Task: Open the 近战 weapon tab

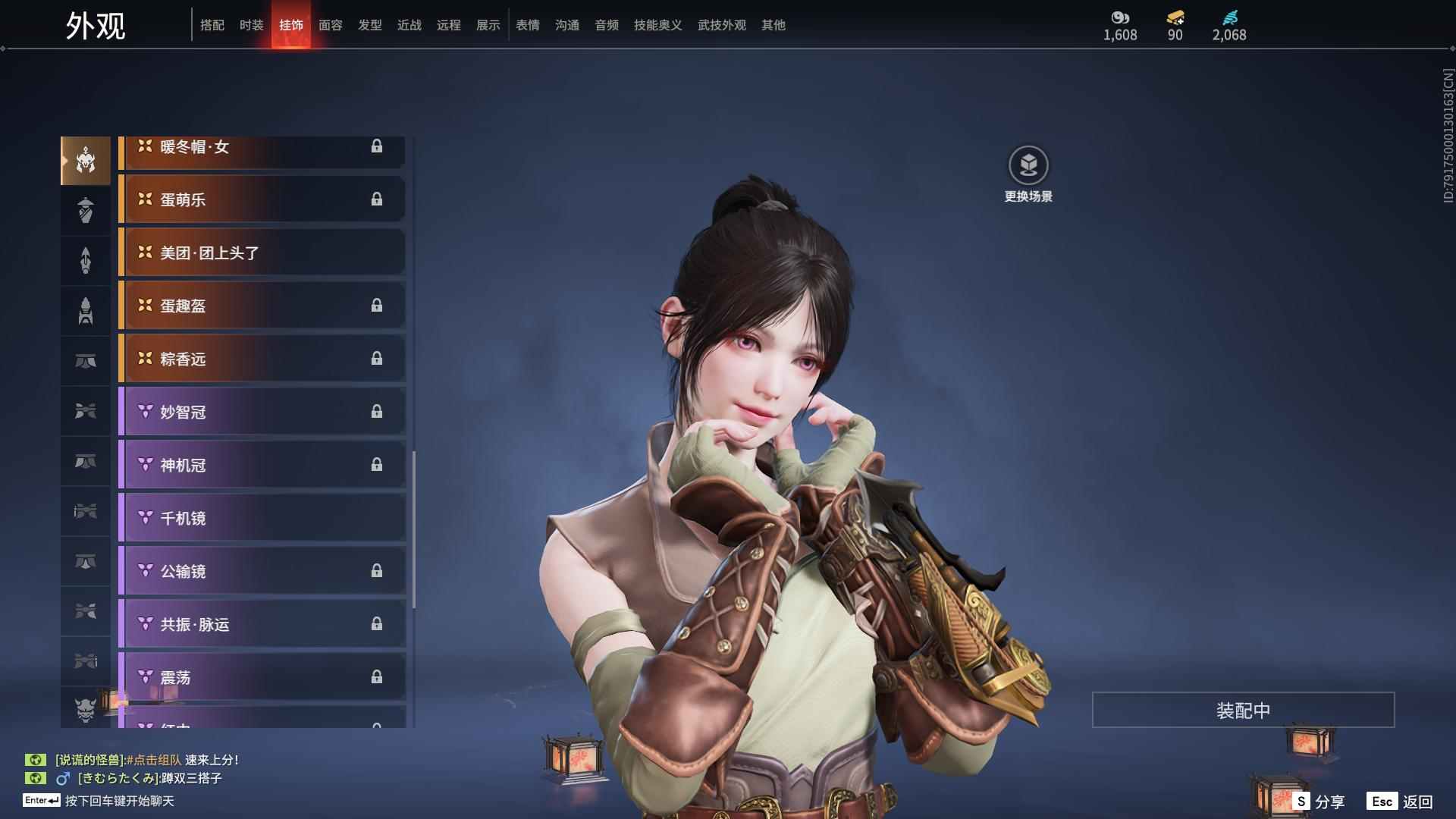Action: coord(409,25)
